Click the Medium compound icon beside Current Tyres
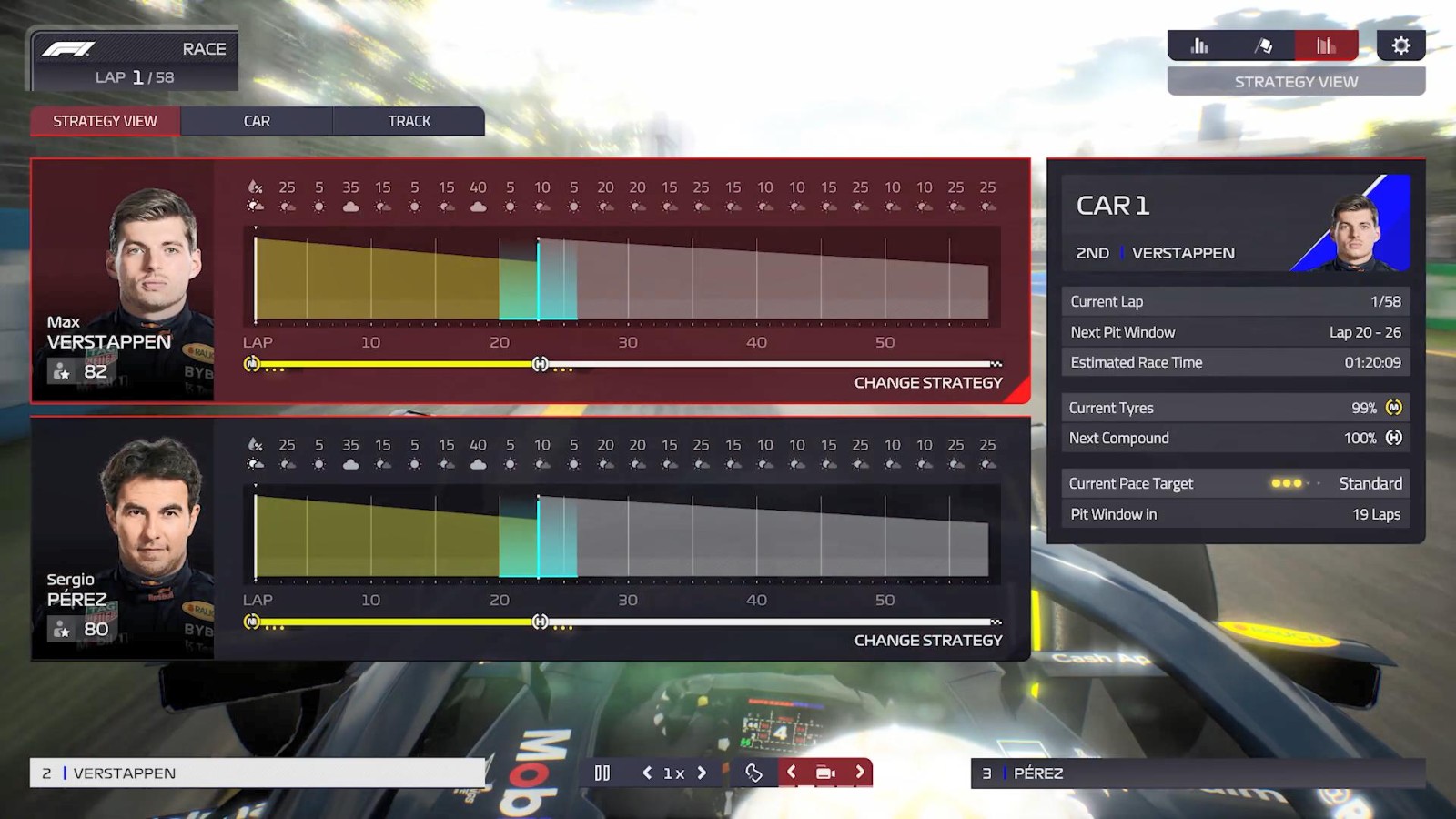The image size is (1456, 819). (1395, 408)
